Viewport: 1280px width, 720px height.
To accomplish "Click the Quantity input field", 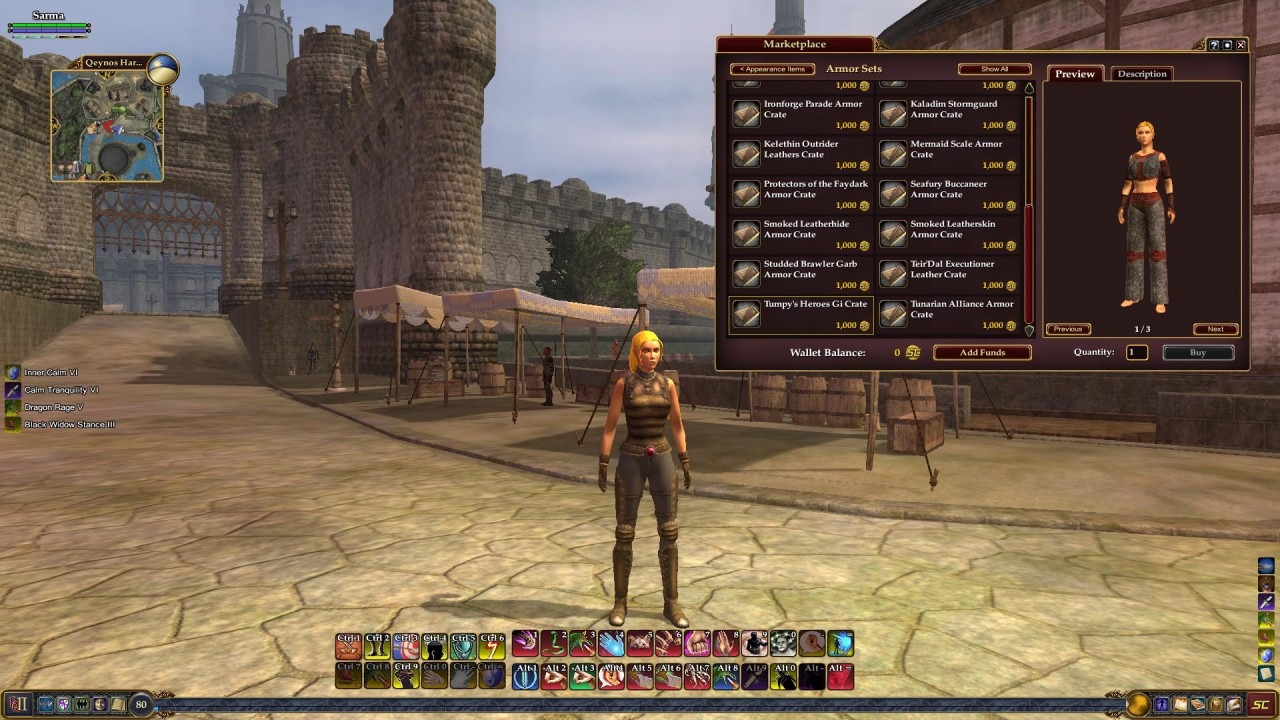I will point(1136,352).
